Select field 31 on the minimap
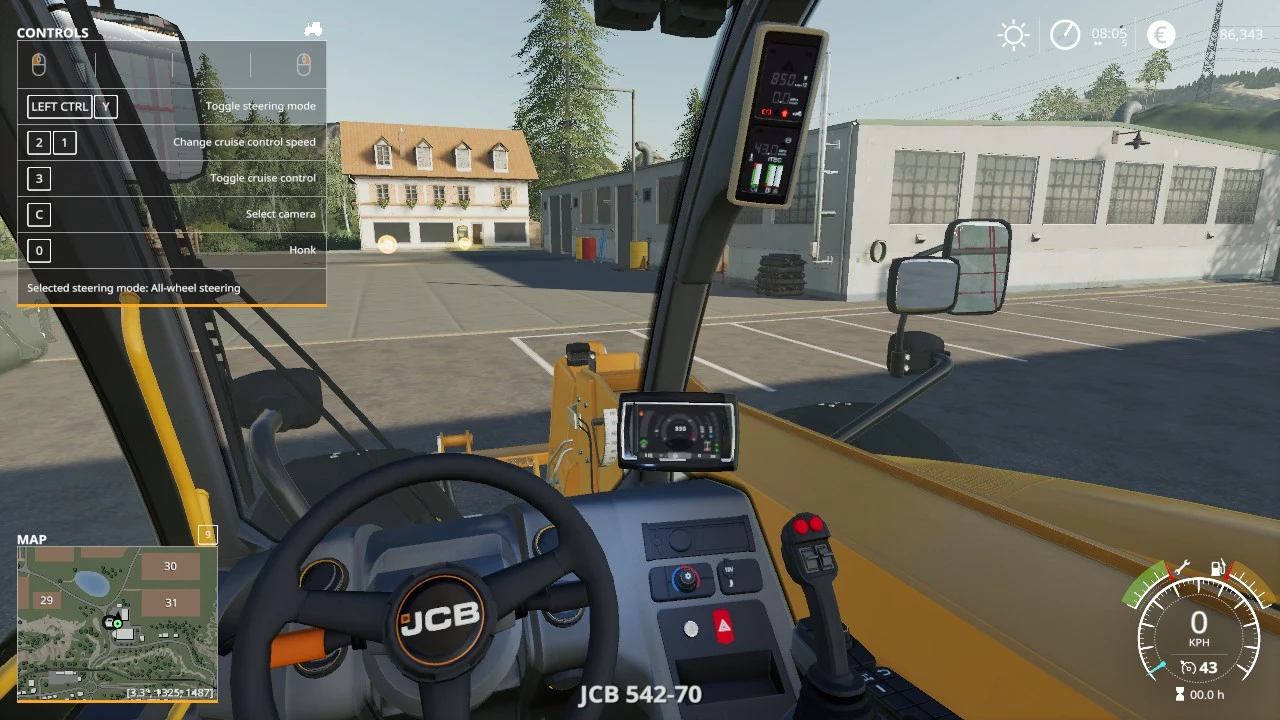The image size is (1280, 720). pos(170,603)
